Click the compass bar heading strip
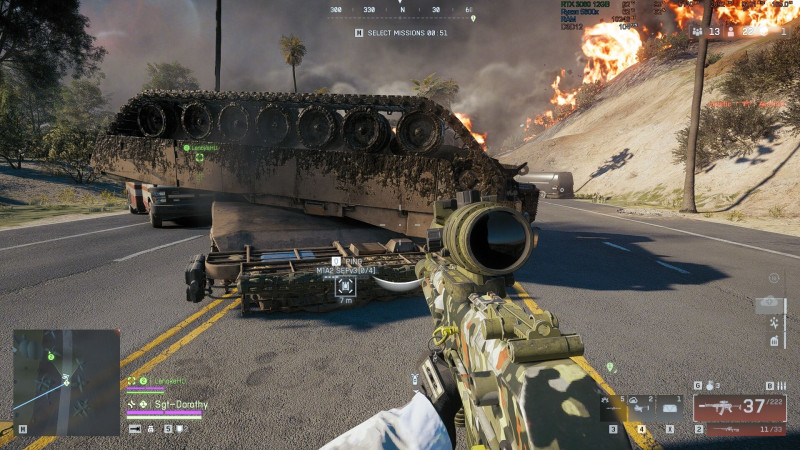800x450 pixels. pos(401,10)
